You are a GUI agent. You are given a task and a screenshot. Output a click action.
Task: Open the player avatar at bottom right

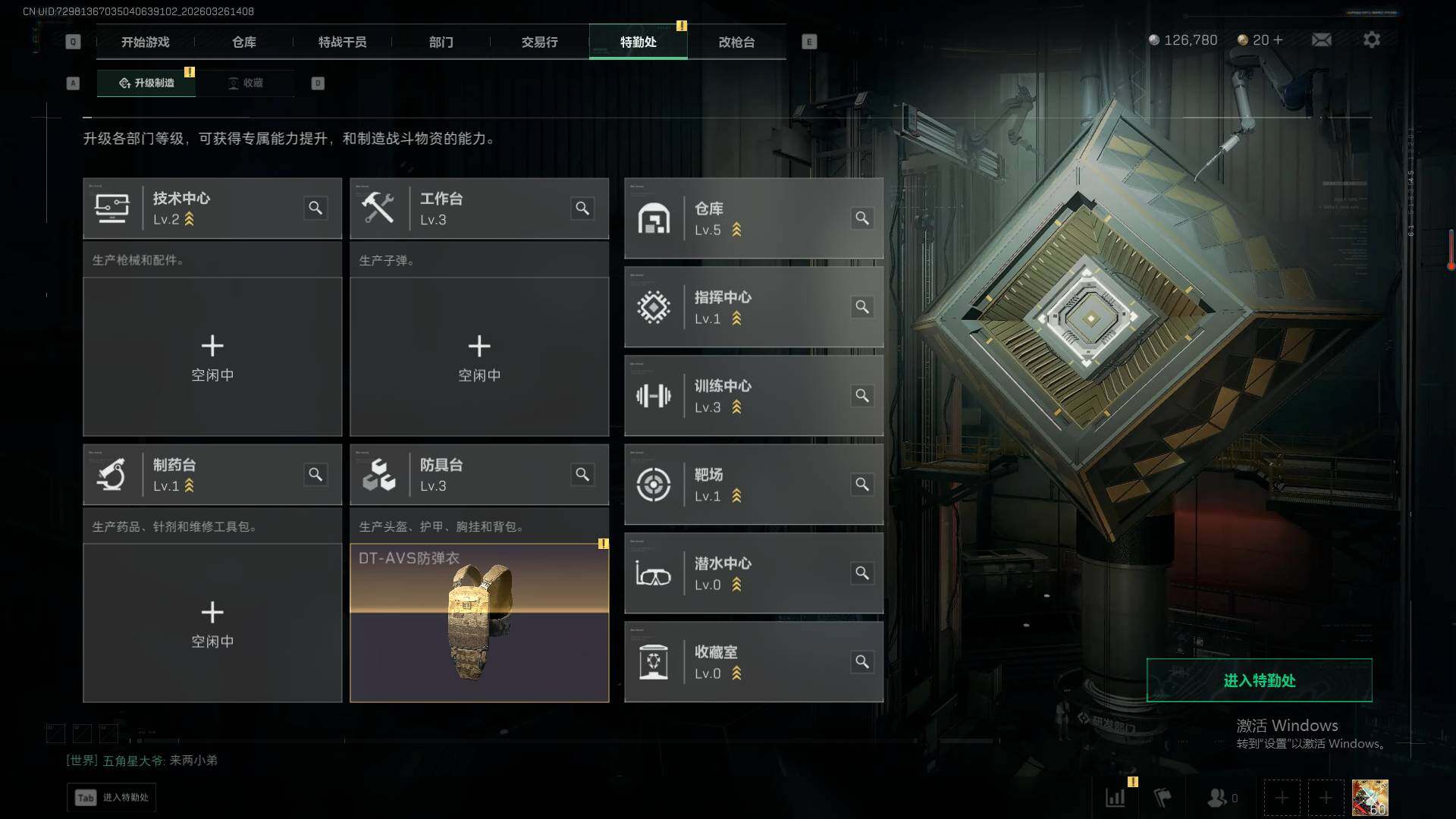pos(1370,797)
